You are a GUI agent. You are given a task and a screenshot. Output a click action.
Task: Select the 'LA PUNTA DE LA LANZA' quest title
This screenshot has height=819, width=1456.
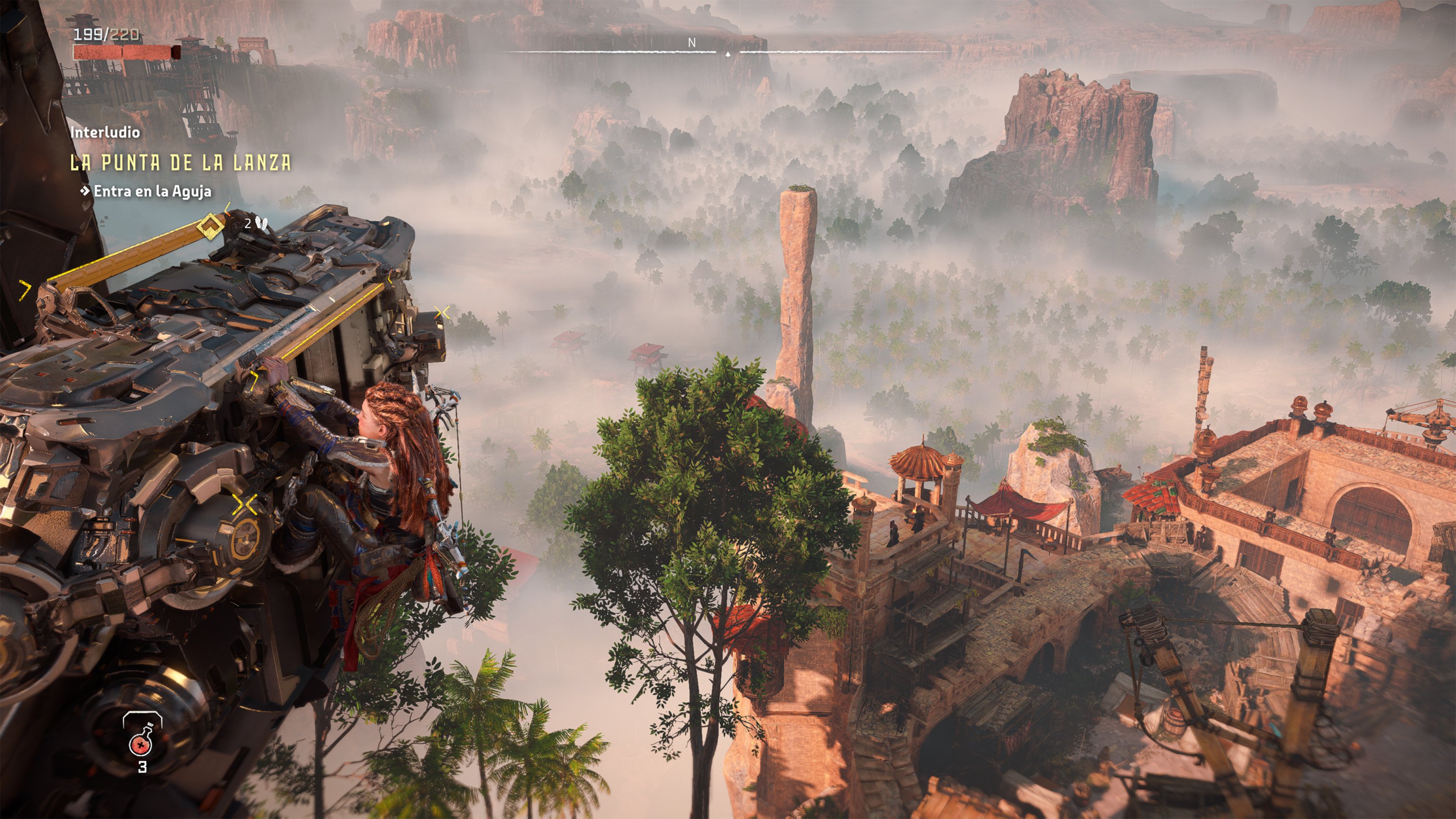pyautogui.click(x=181, y=164)
